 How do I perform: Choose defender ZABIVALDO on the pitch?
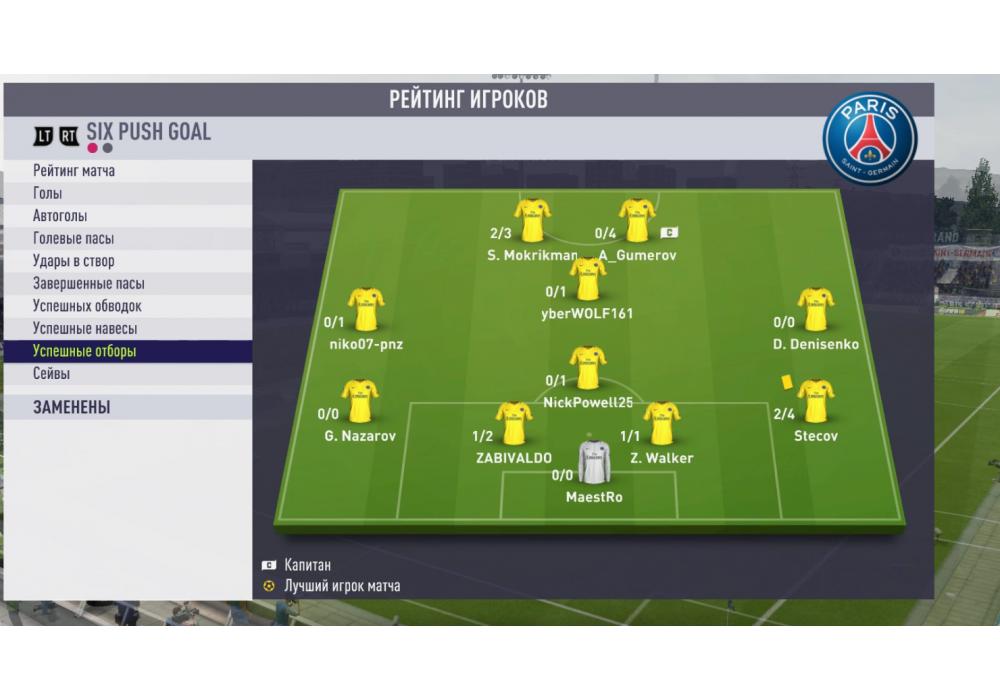pos(514,424)
